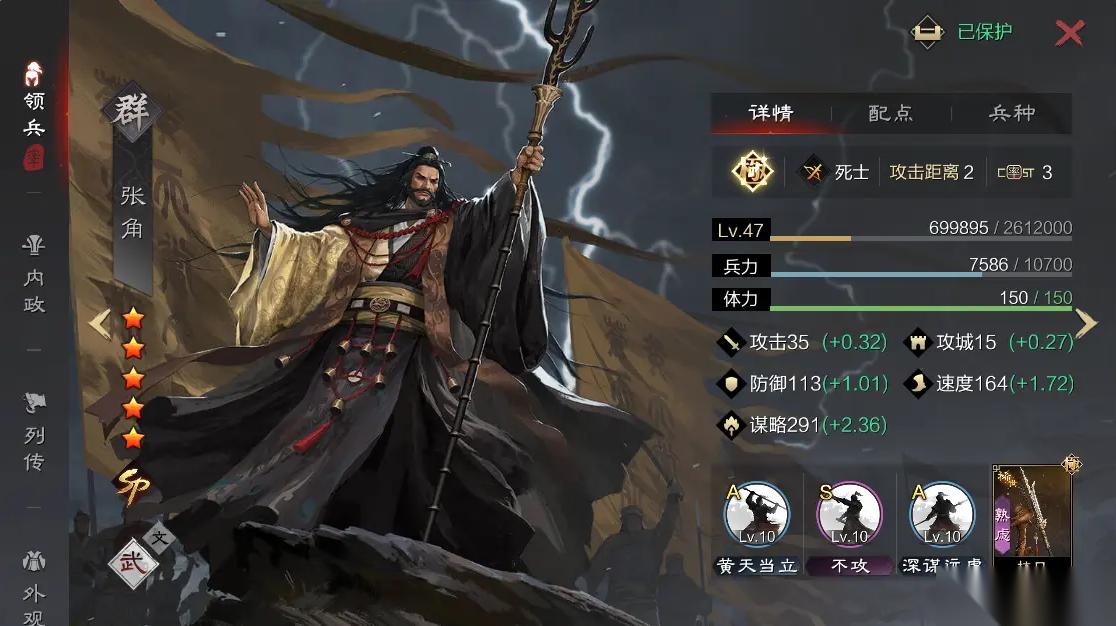Close the general details screen
This screenshot has height=626, width=1116.
point(1069,33)
